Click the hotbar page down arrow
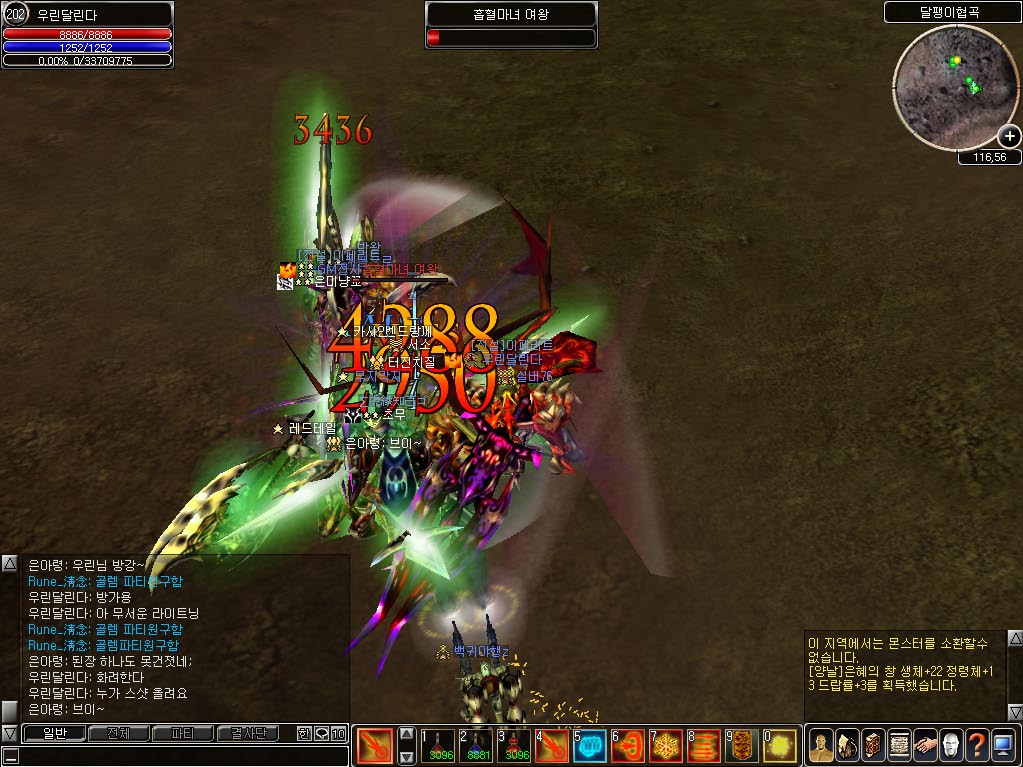The image size is (1023, 767). coord(407,756)
